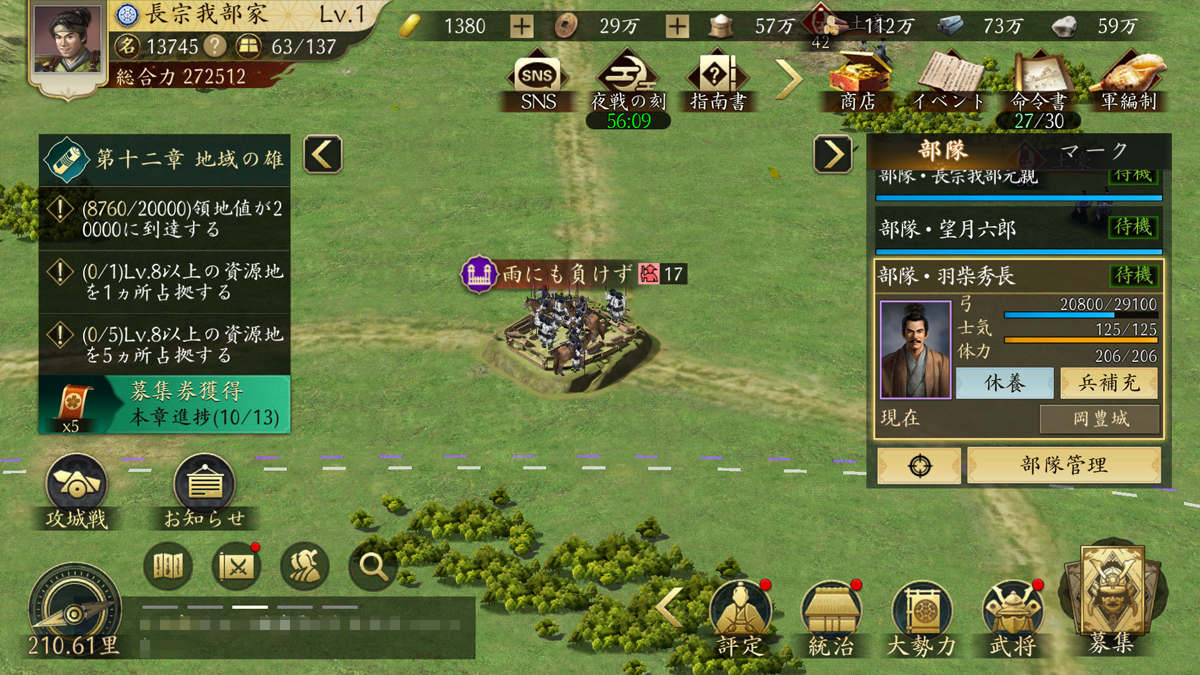Open the 武将 generals menu
Screen dimensions: 1200x675
coord(1013,615)
